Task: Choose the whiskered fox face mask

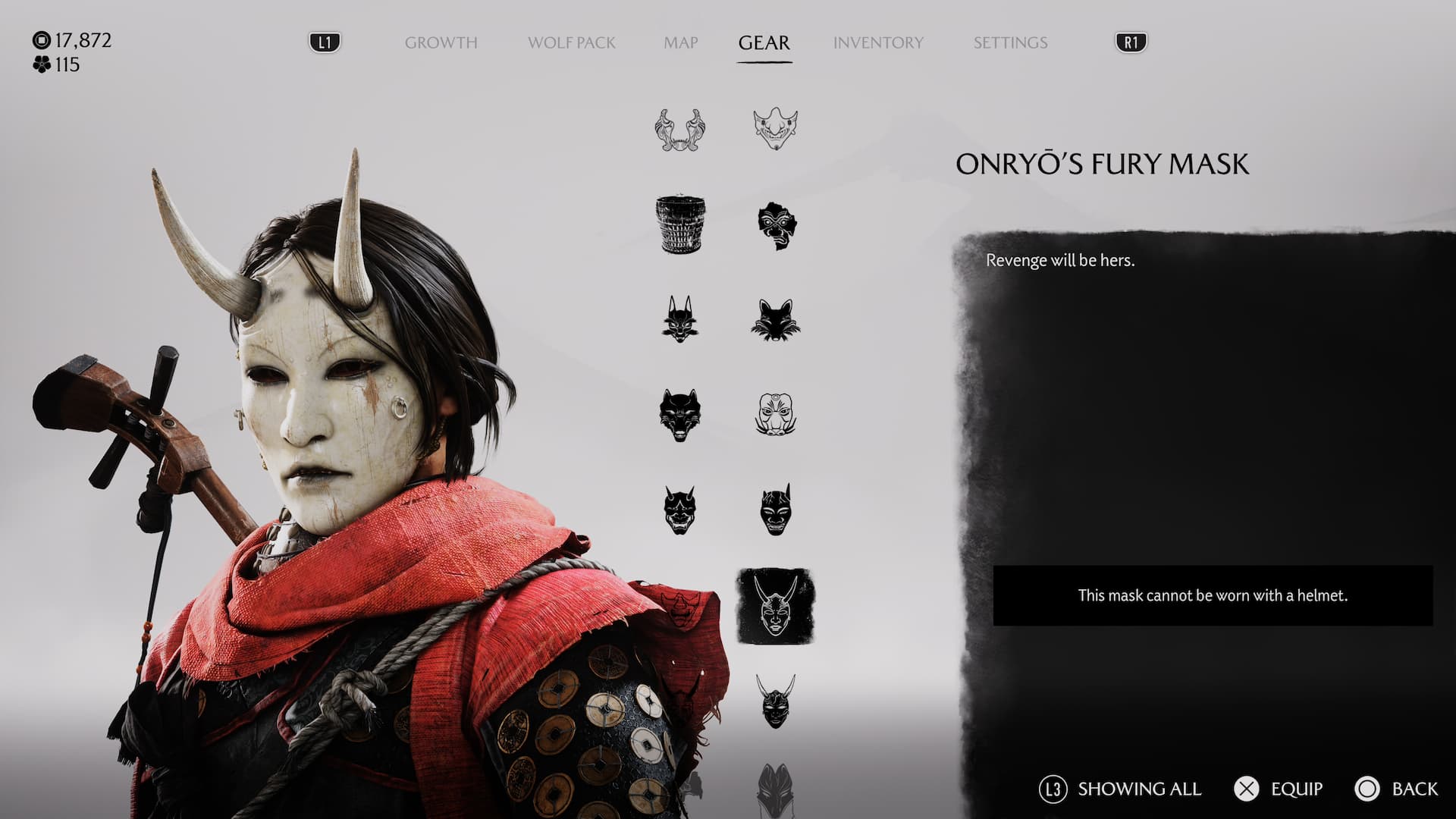Action: click(x=775, y=319)
